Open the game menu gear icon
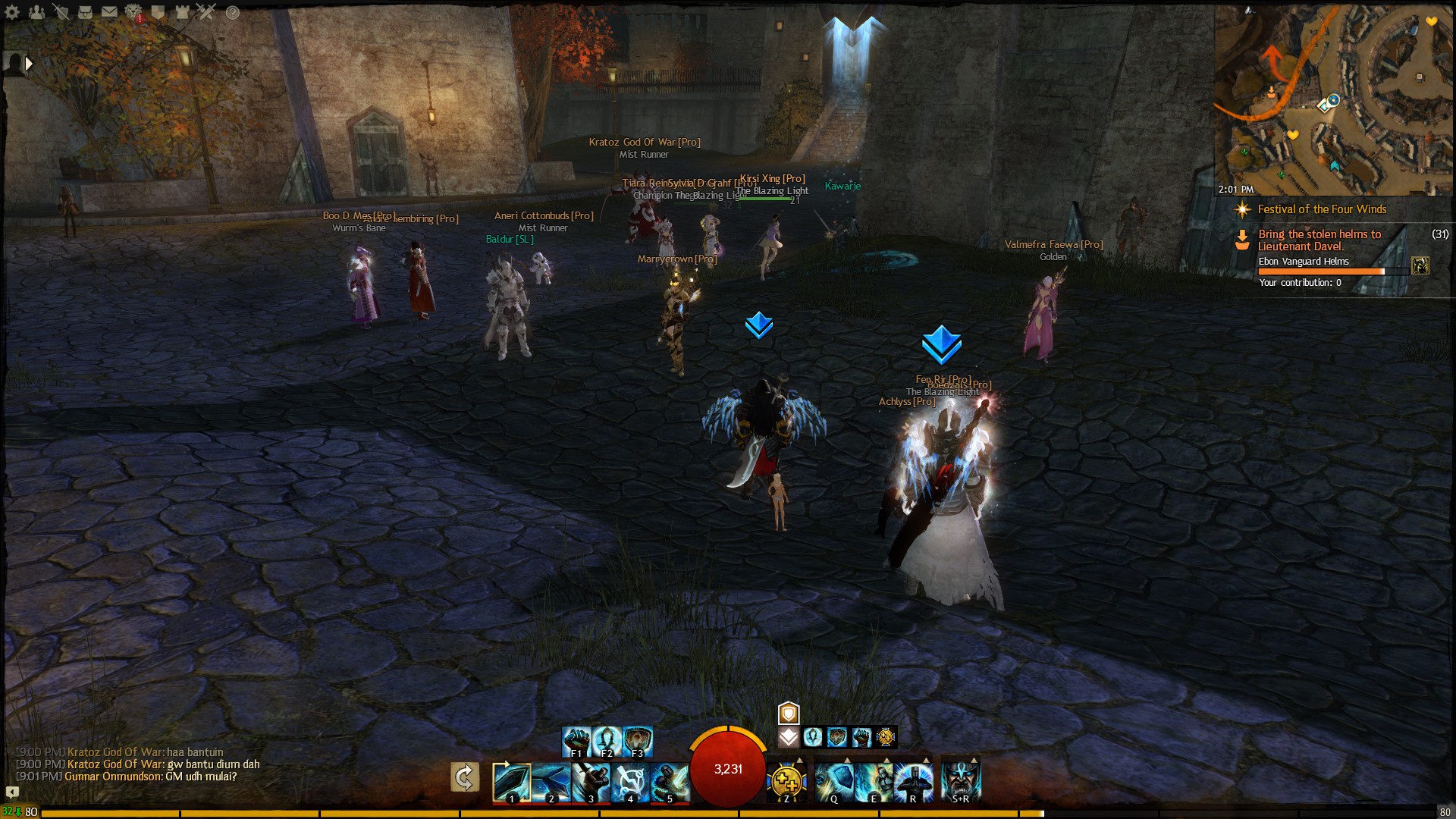This screenshot has height=819, width=1456. pyautogui.click(x=12, y=12)
